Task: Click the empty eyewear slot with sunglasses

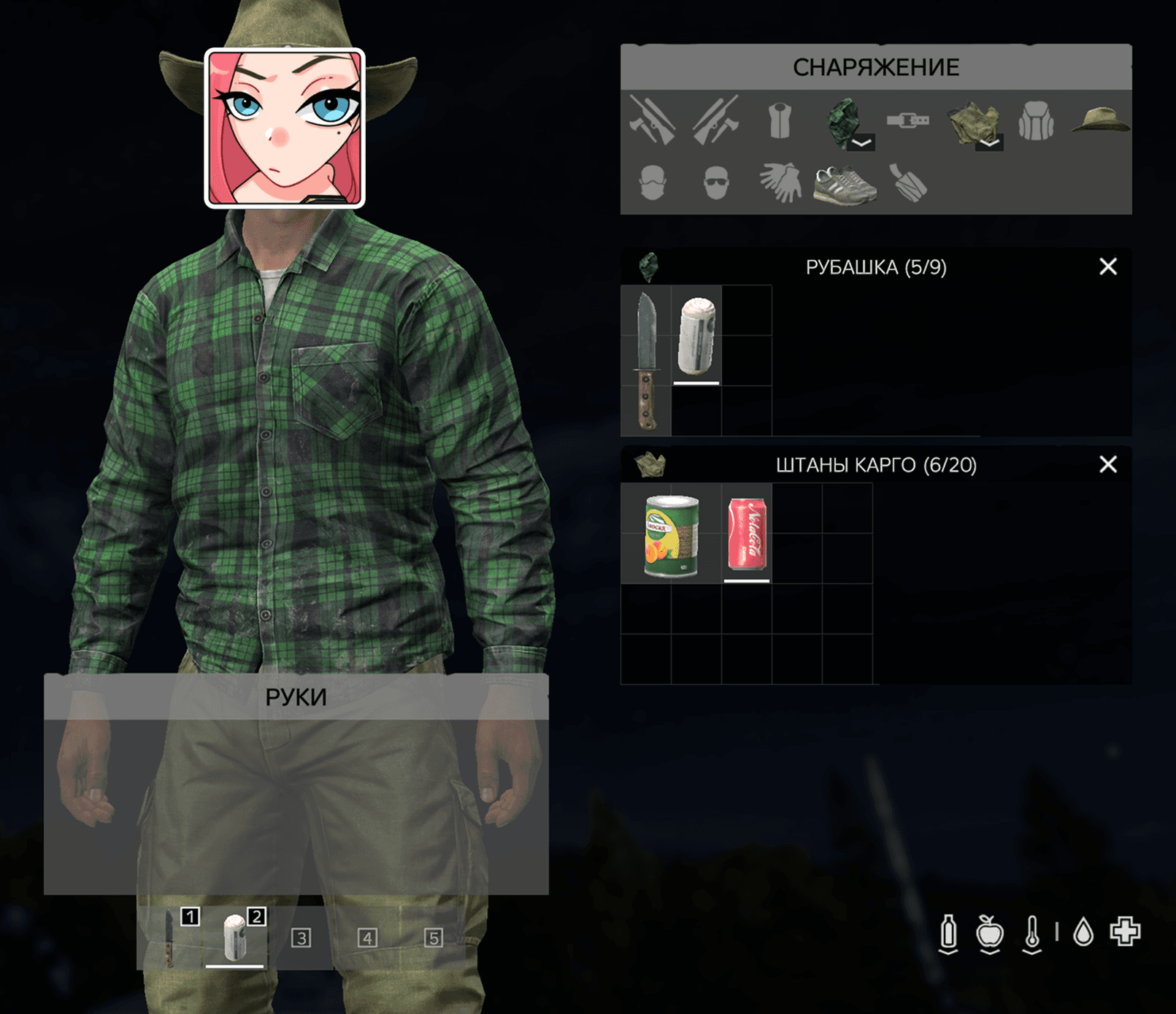Action: point(716,183)
